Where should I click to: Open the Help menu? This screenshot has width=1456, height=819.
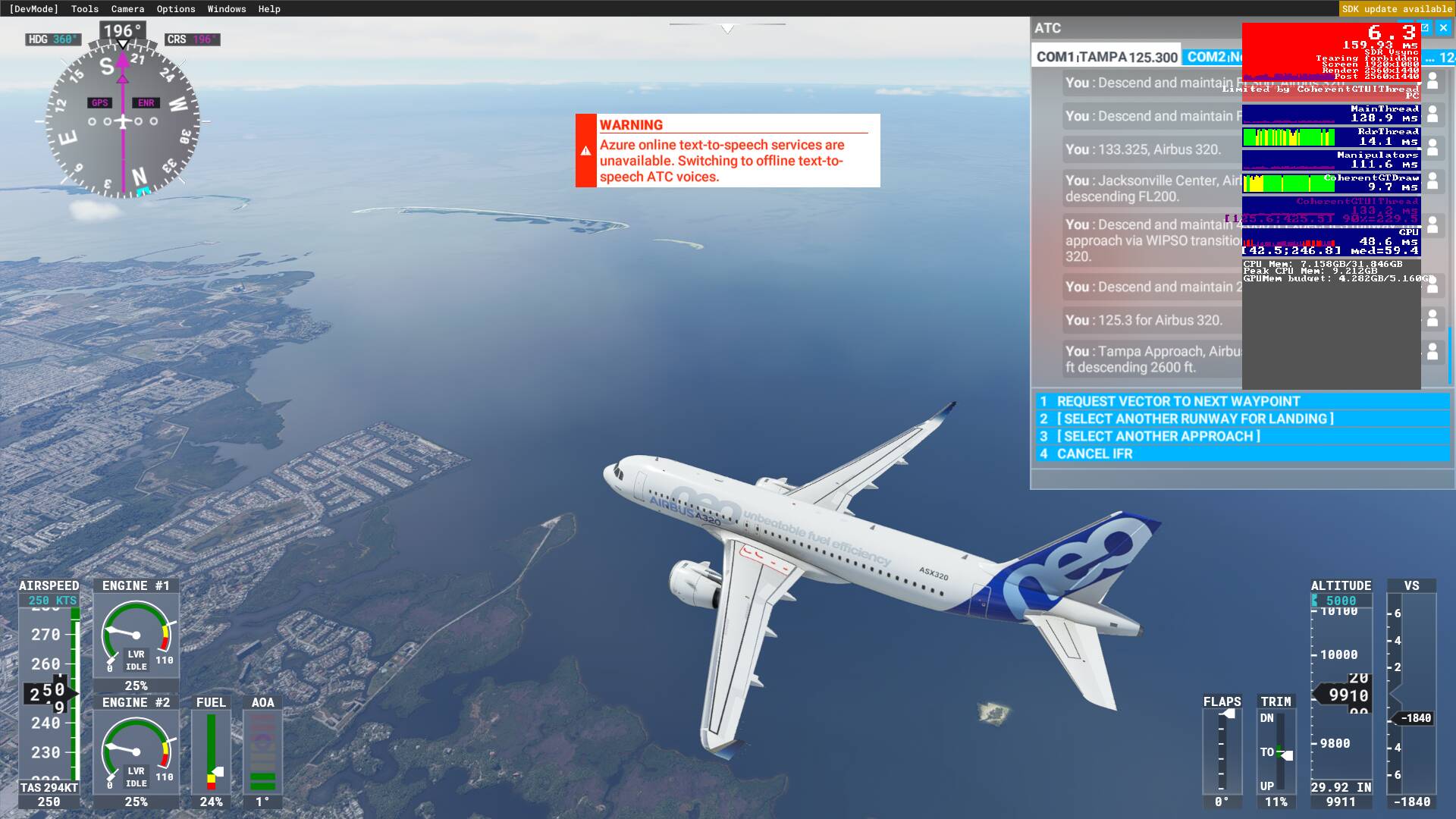(269, 9)
